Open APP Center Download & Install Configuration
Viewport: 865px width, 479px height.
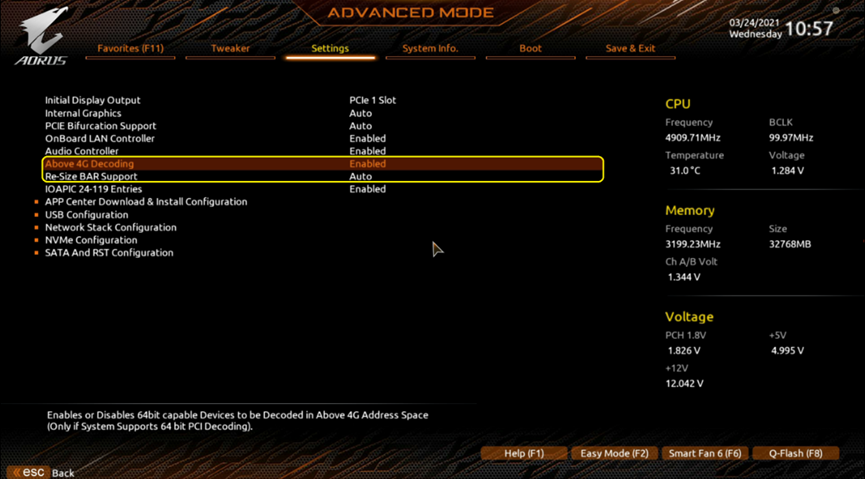(x=146, y=202)
